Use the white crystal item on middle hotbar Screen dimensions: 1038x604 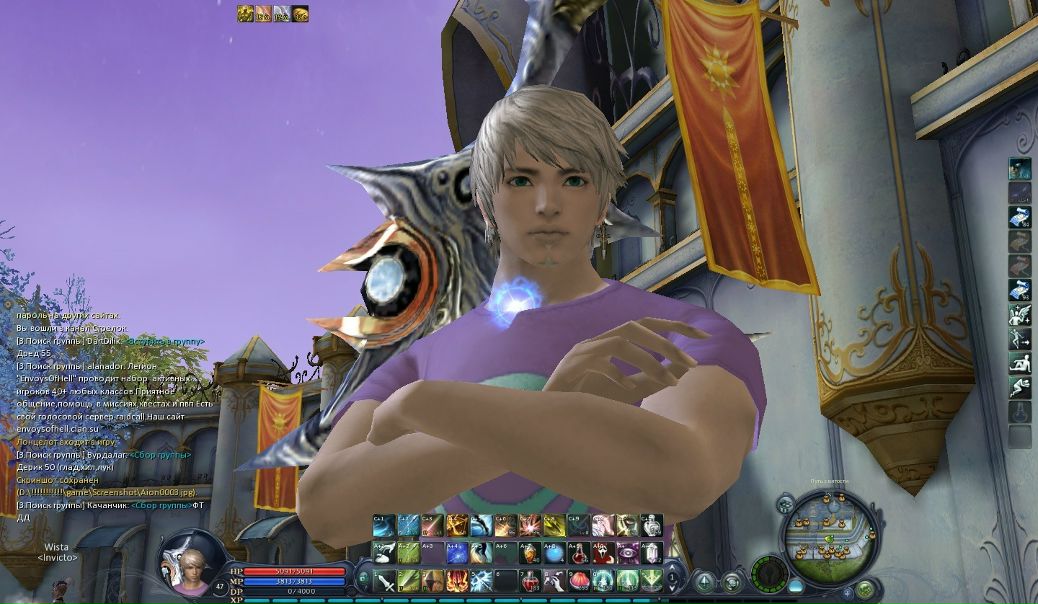pos(651,552)
